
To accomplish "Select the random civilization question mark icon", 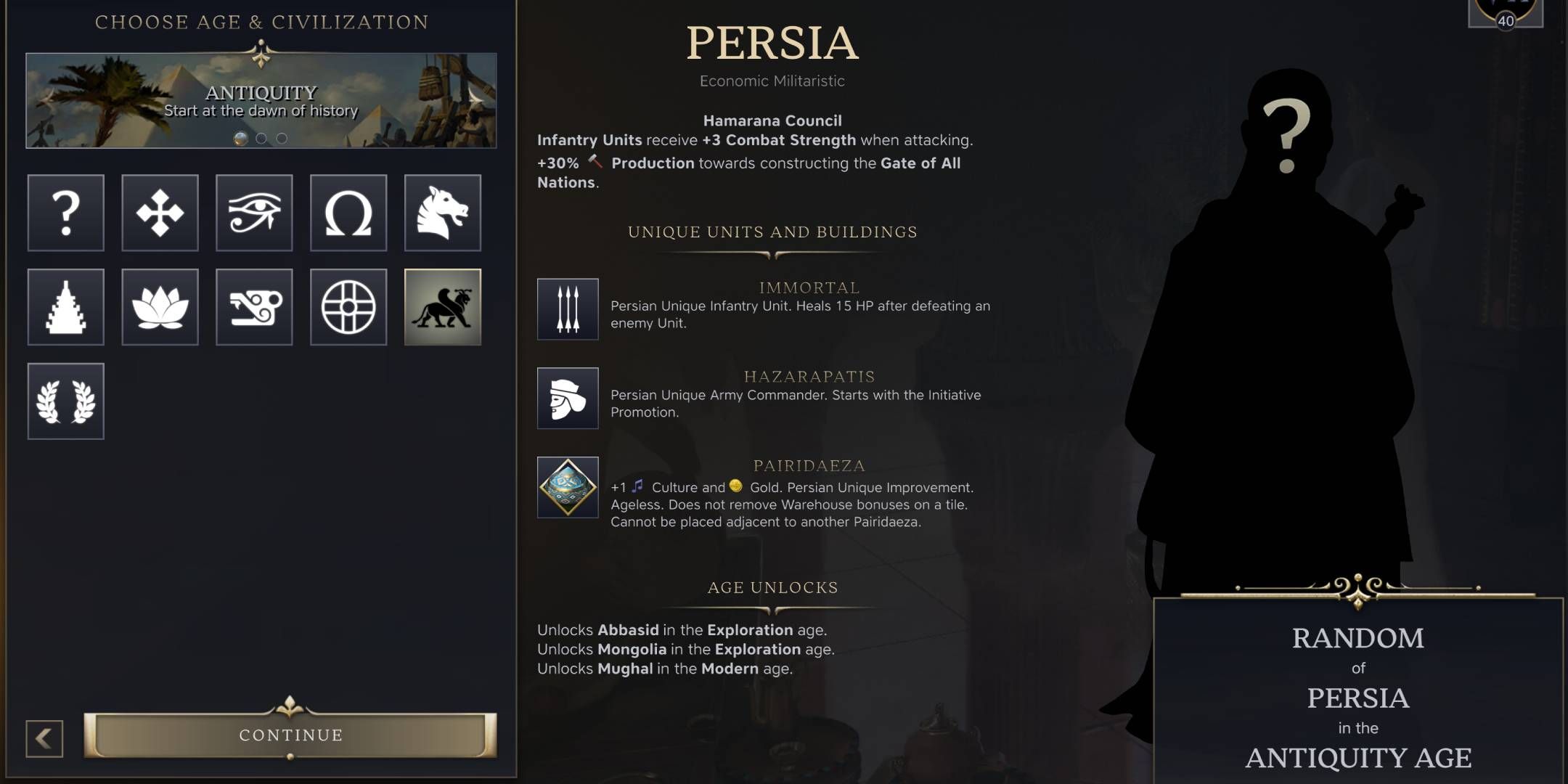I will click(65, 213).
